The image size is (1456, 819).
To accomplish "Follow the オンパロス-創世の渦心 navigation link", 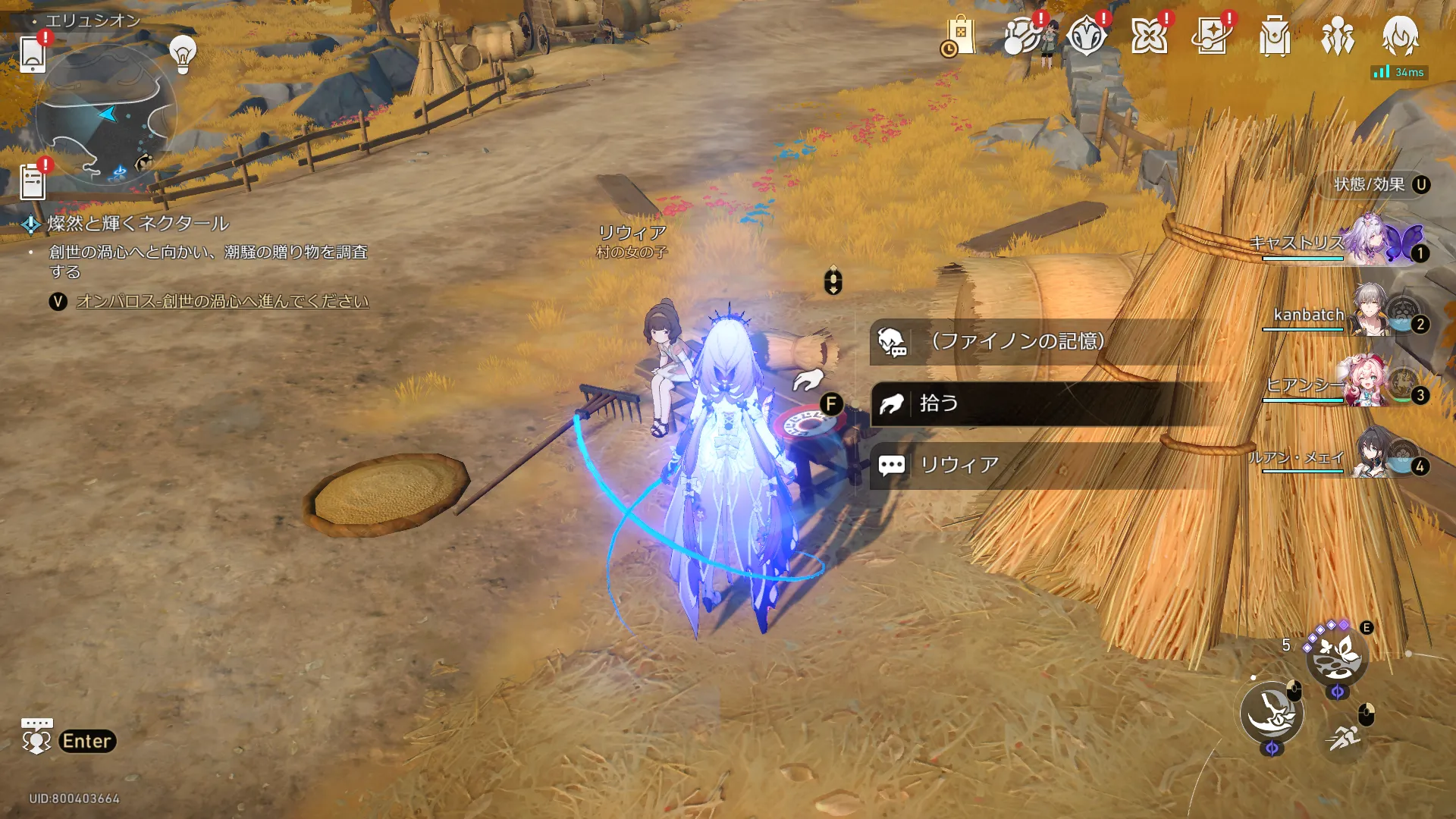I will click(222, 302).
